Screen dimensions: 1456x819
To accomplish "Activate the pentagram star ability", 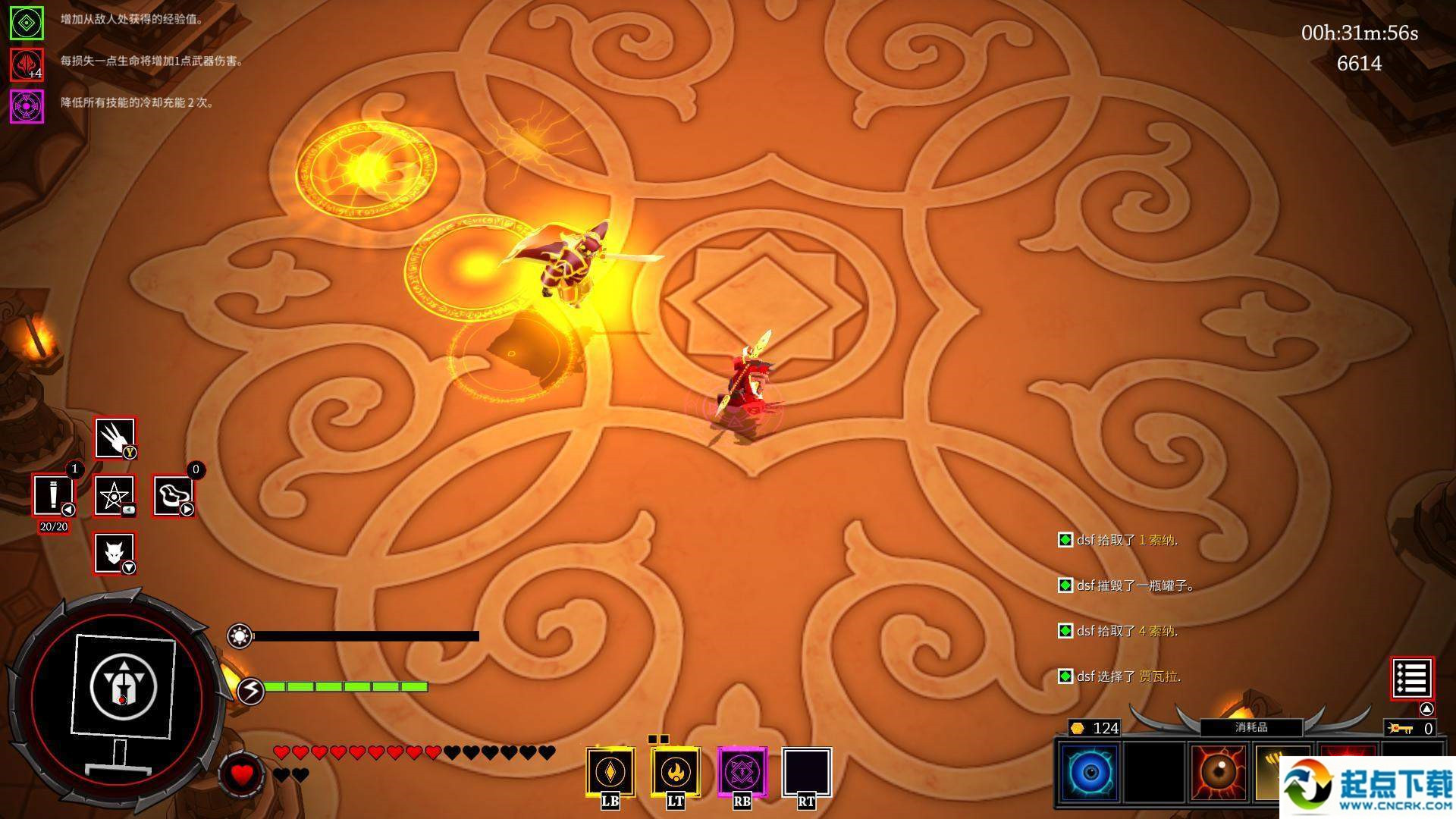I will [115, 496].
